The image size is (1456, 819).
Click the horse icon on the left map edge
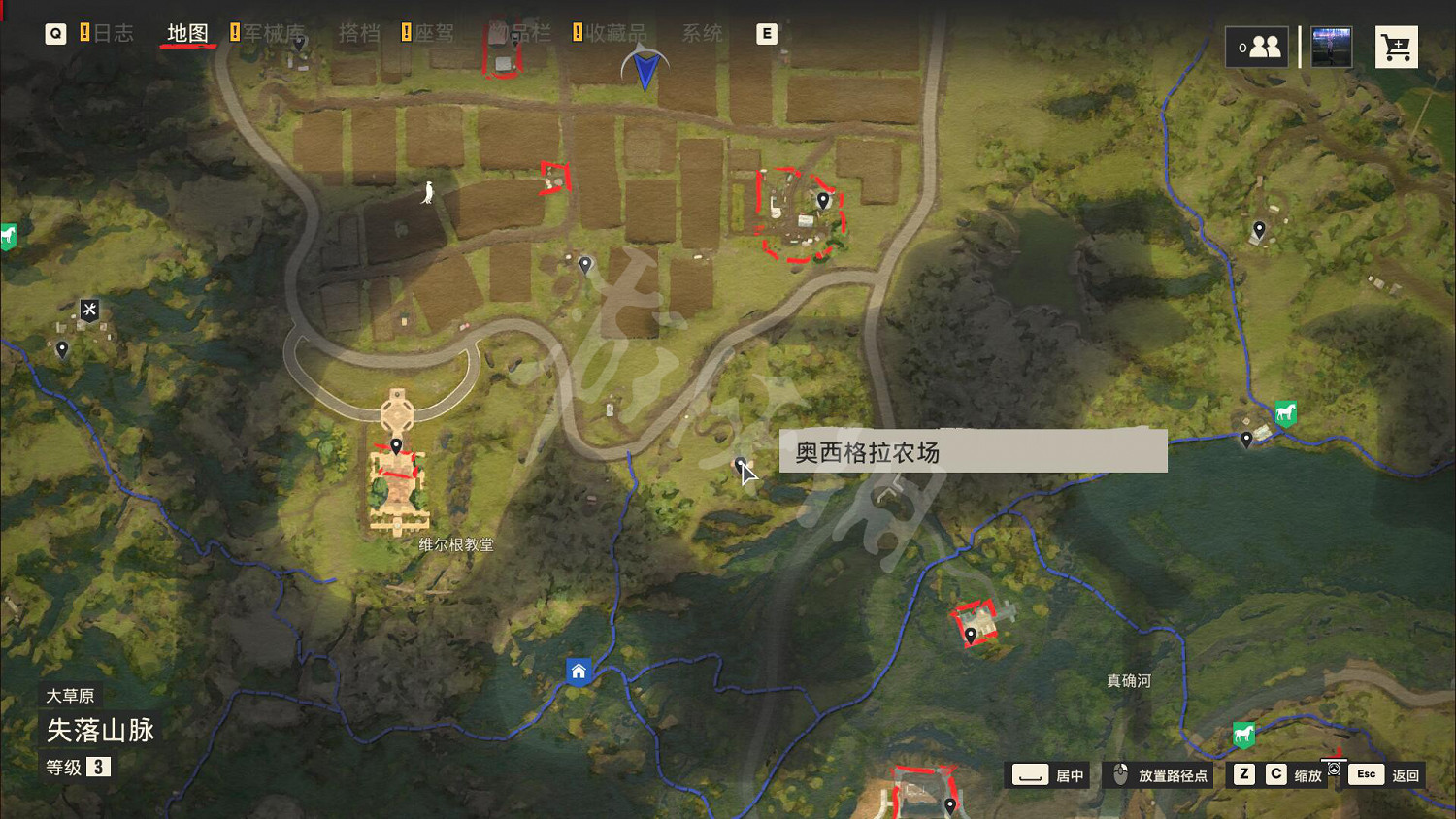click(8, 236)
